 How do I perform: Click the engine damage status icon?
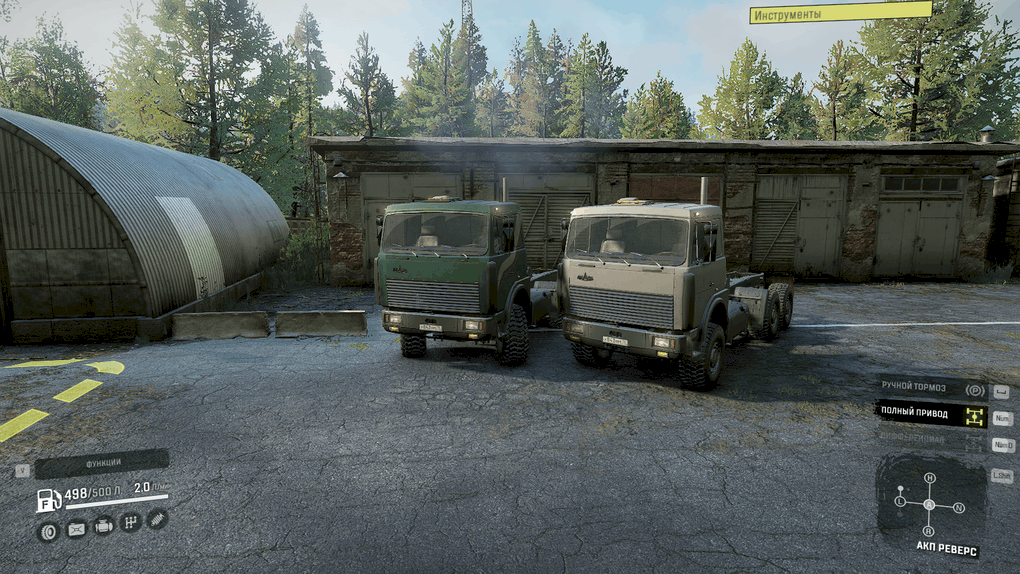tap(103, 525)
